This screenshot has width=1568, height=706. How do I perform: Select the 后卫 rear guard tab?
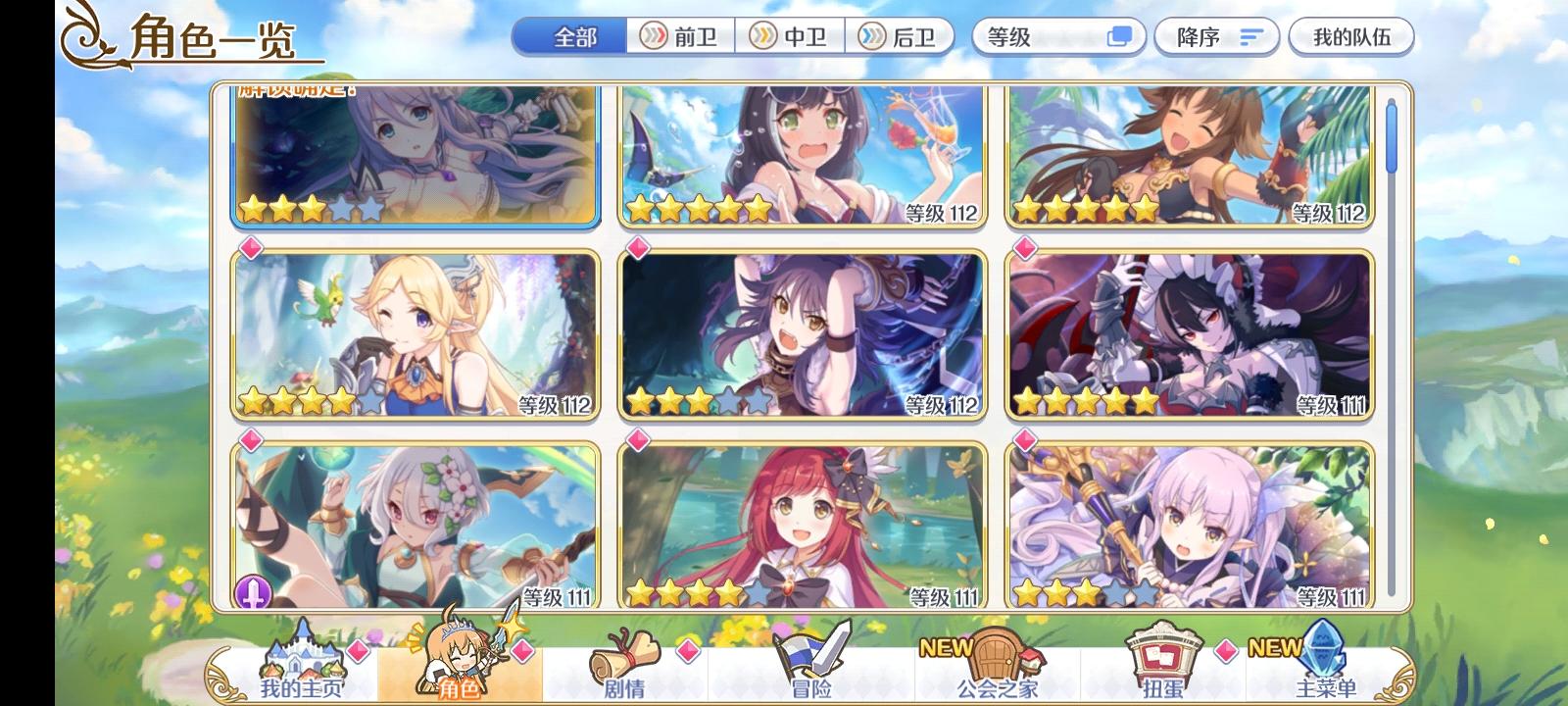(x=904, y=36)
